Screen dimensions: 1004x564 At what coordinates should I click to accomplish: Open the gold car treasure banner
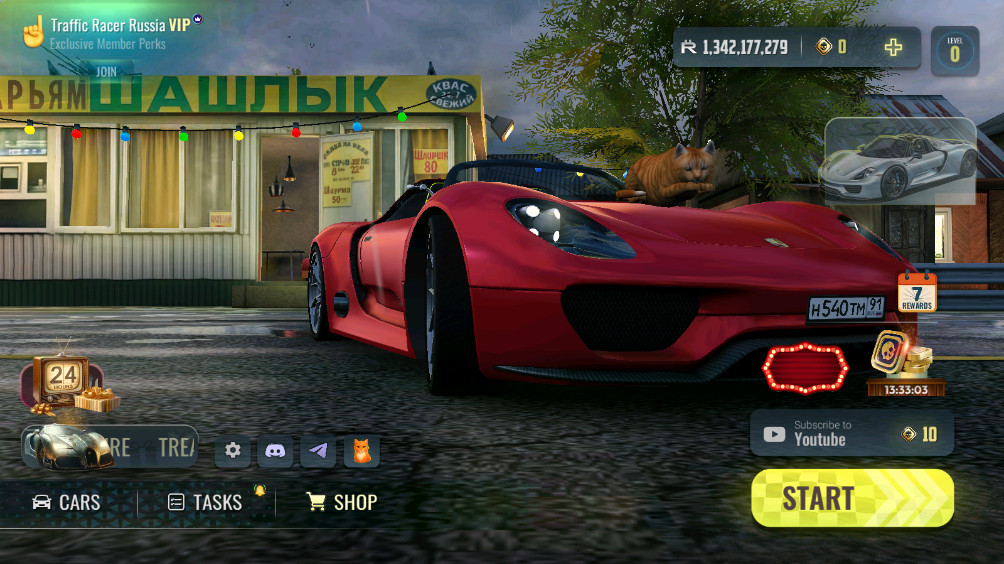[x=108, y=446]
